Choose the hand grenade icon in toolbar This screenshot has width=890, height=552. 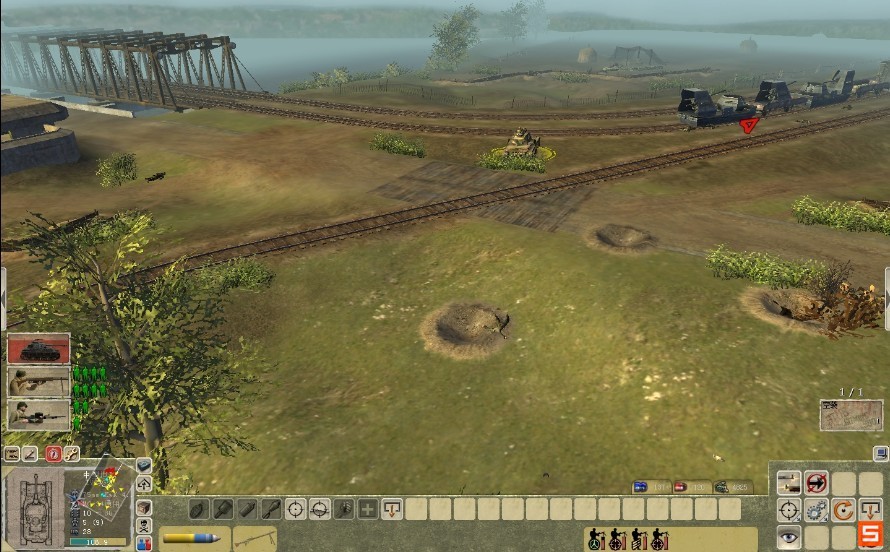tap(198, 509)
